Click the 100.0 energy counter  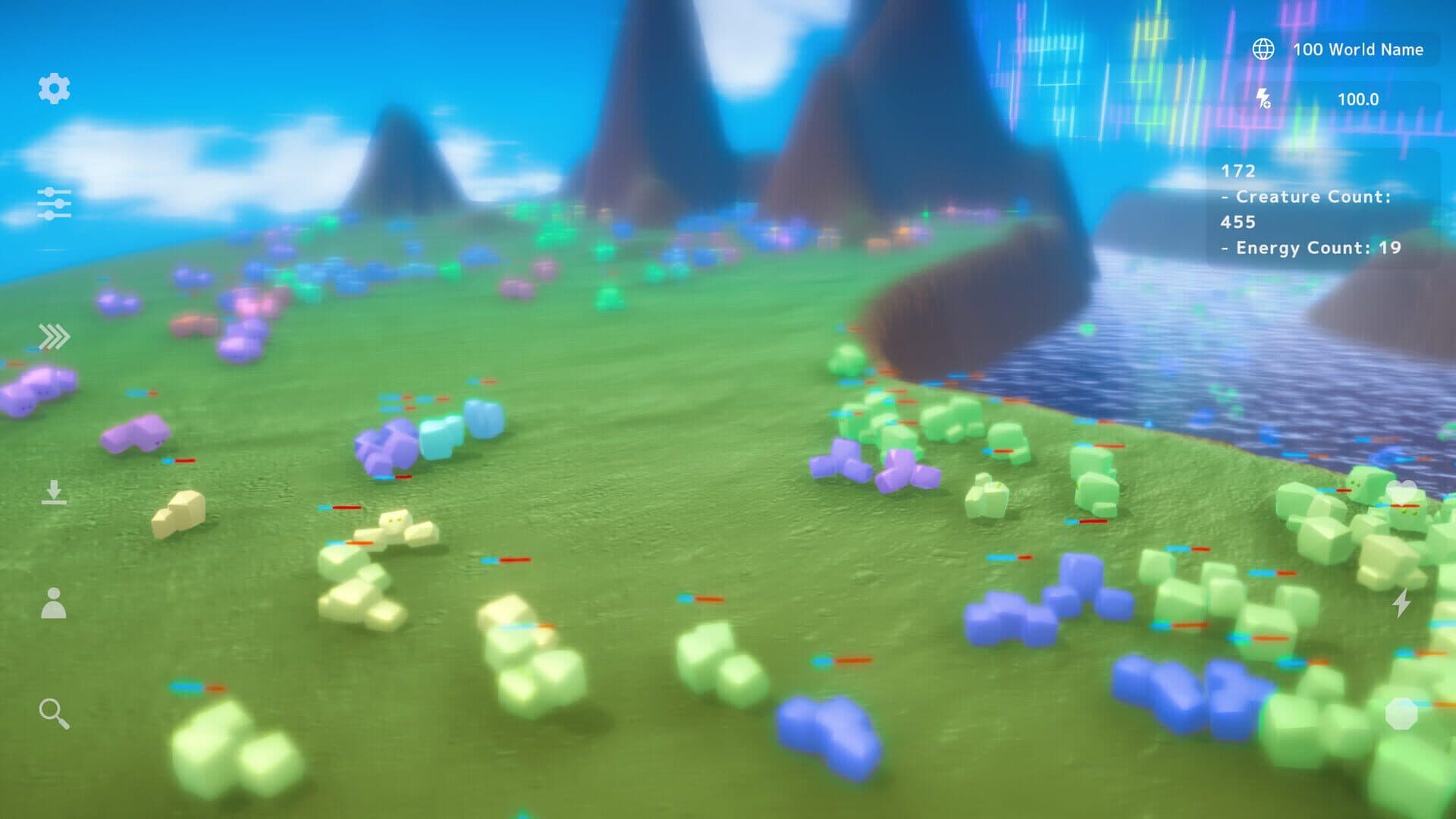tap(1360, 99)
